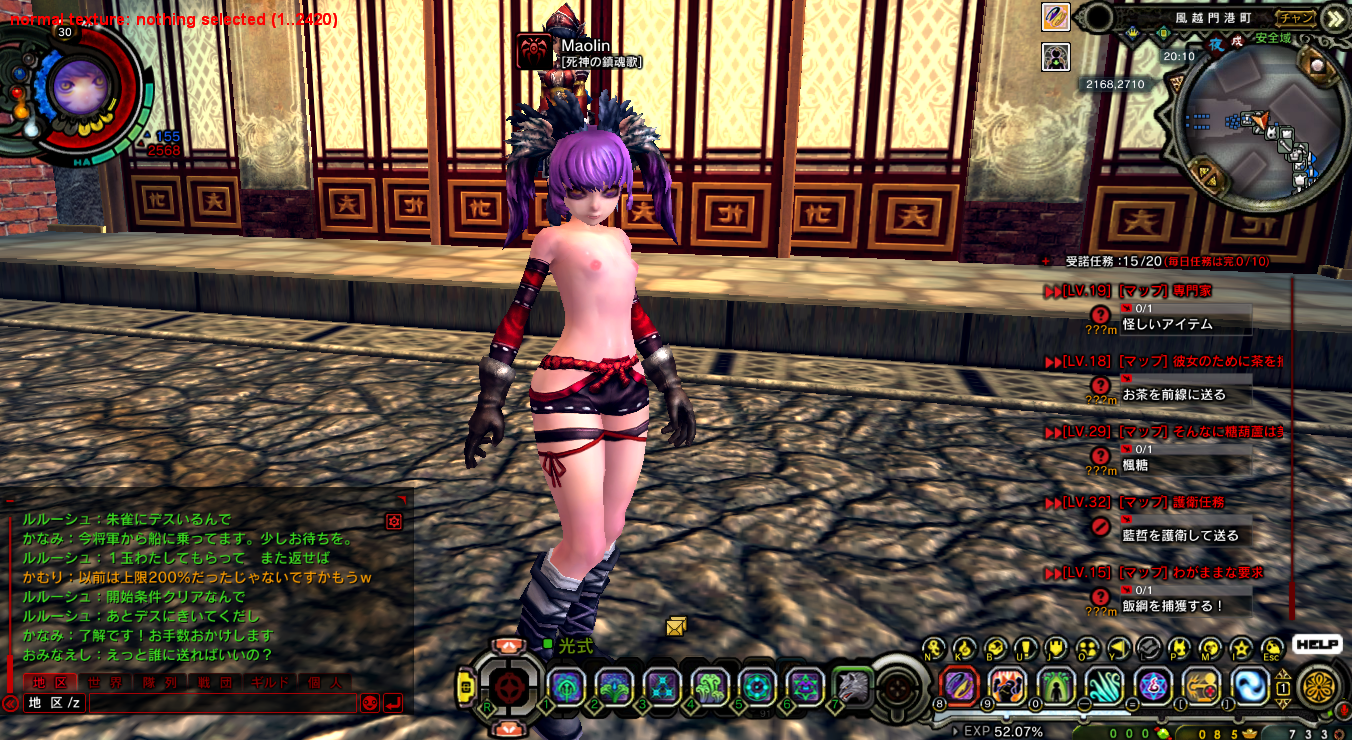Image resolution: width=1352 pixels, height=740 pixels.
Task: Switch to the 世界 chat tab
Action: [x=104, y=682]
